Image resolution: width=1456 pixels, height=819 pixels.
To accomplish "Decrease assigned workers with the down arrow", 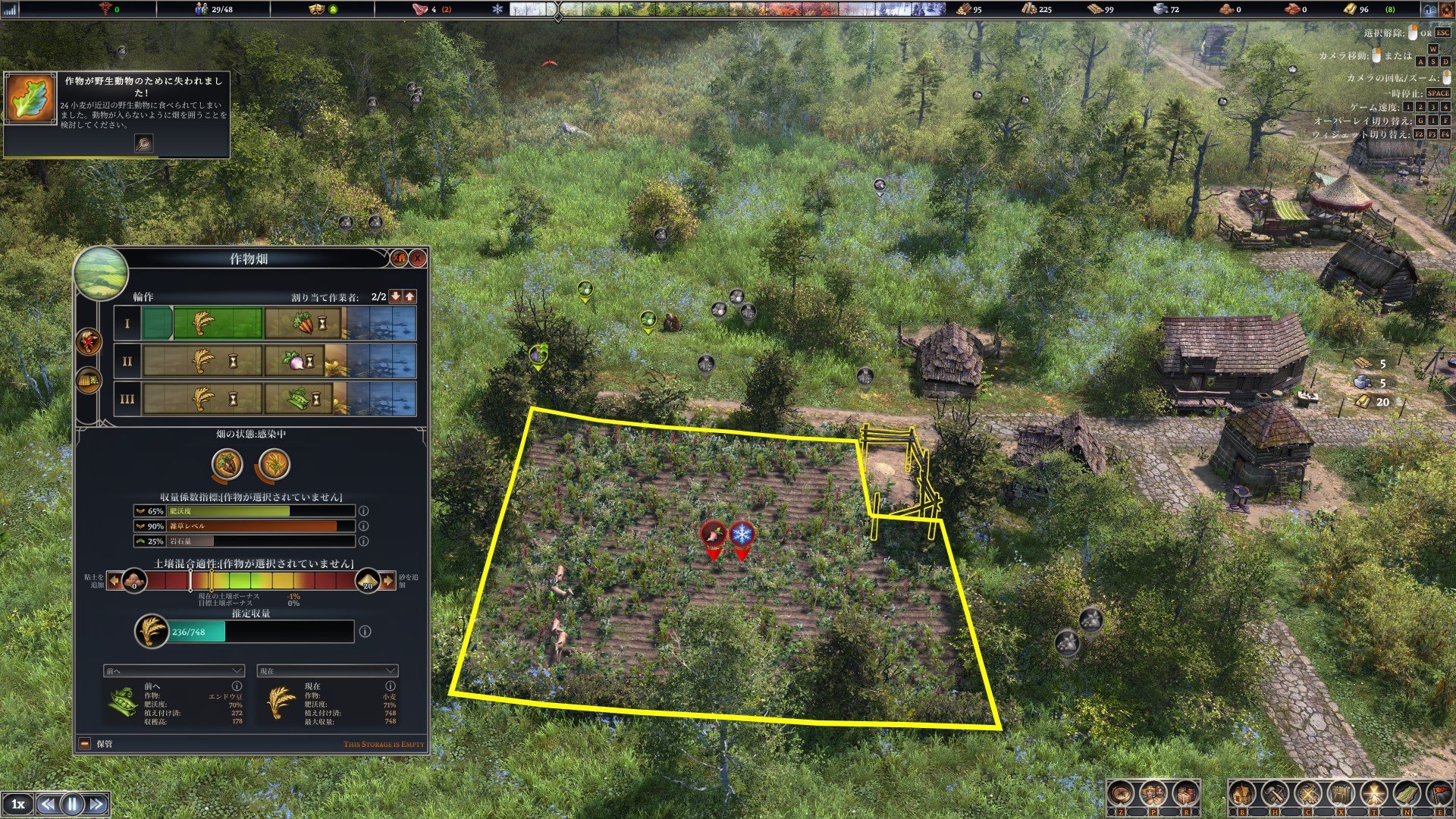I will pos(395,297).
